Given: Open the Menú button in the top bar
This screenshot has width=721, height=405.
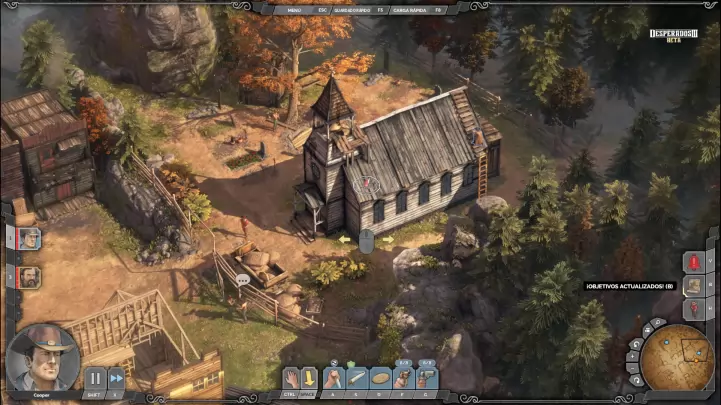Looking at the screenshot, I should click(x=293, y=9).
